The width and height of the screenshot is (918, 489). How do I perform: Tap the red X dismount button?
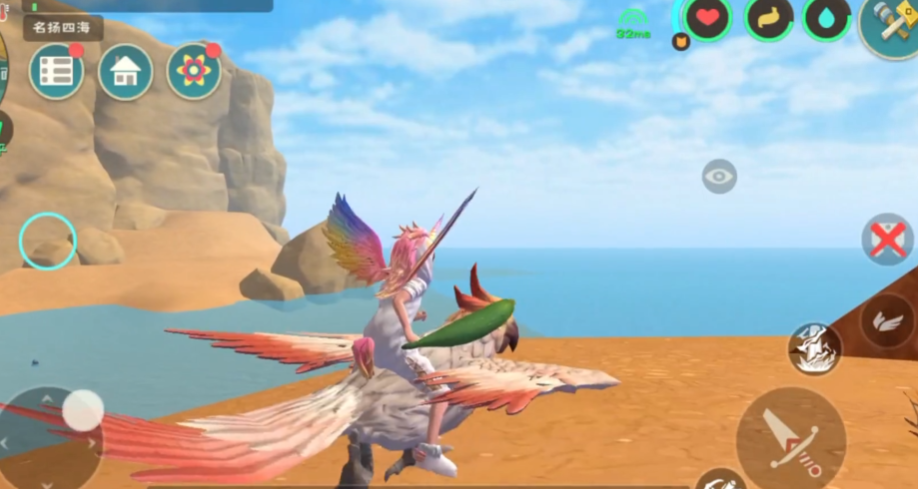tap(887, 240)
